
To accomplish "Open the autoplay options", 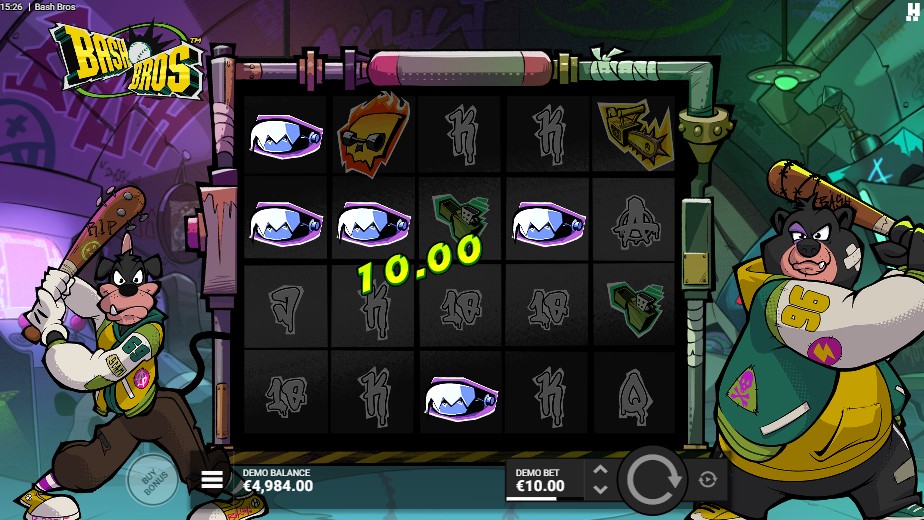I will click(x=708, y=480).
